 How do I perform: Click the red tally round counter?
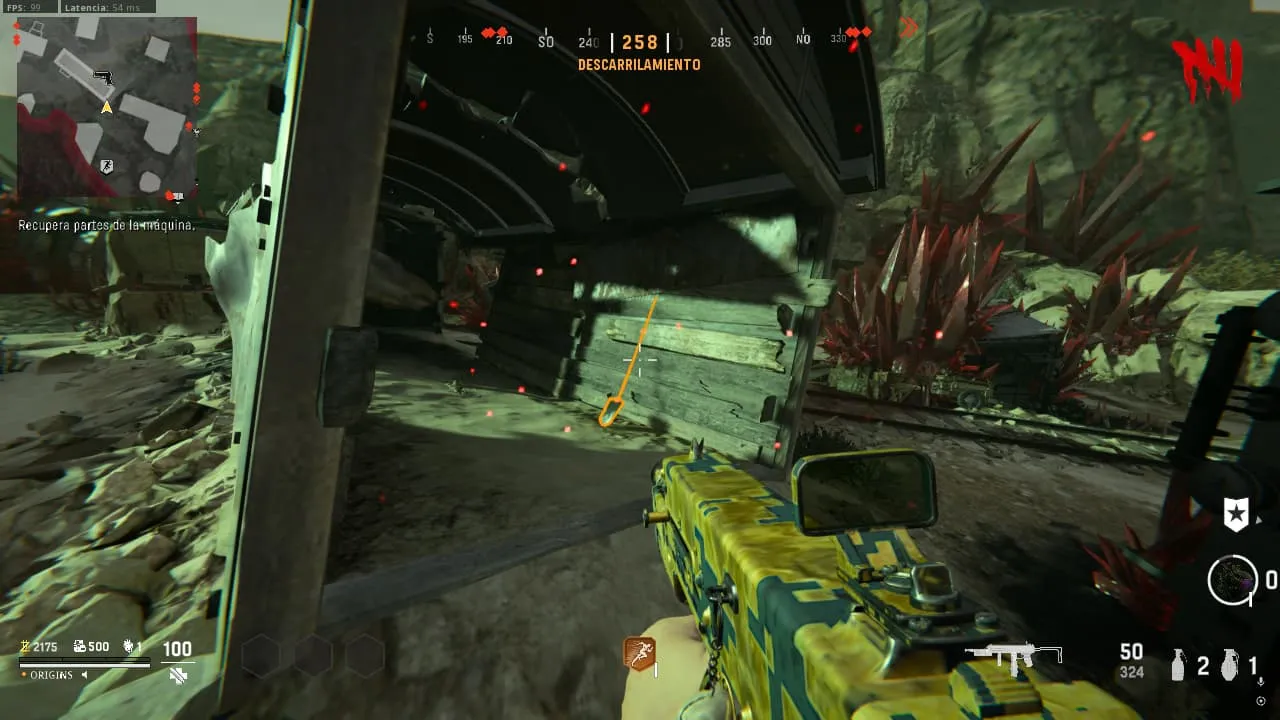(x=1208, y=70)
